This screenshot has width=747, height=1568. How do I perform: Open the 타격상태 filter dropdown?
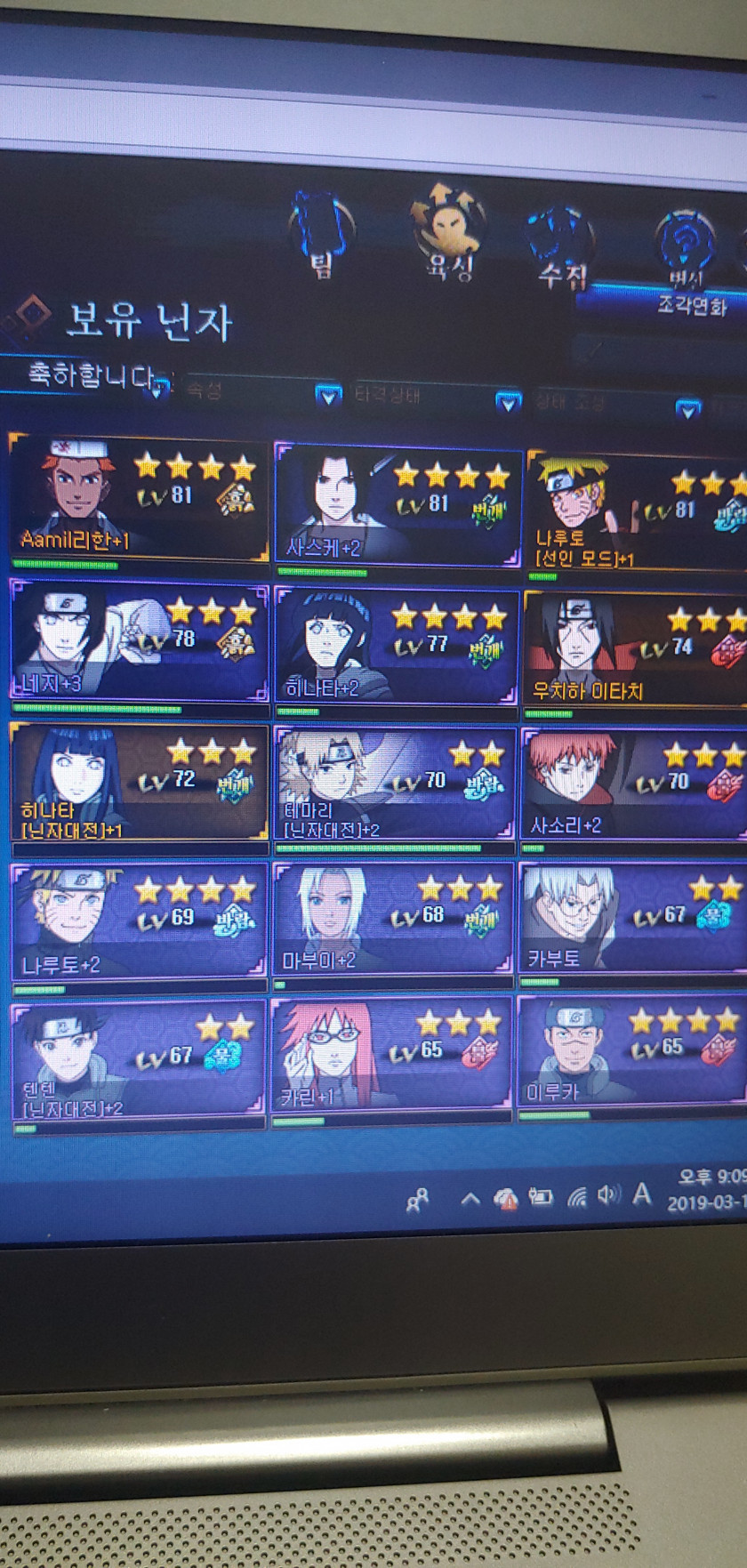point(508,402)
